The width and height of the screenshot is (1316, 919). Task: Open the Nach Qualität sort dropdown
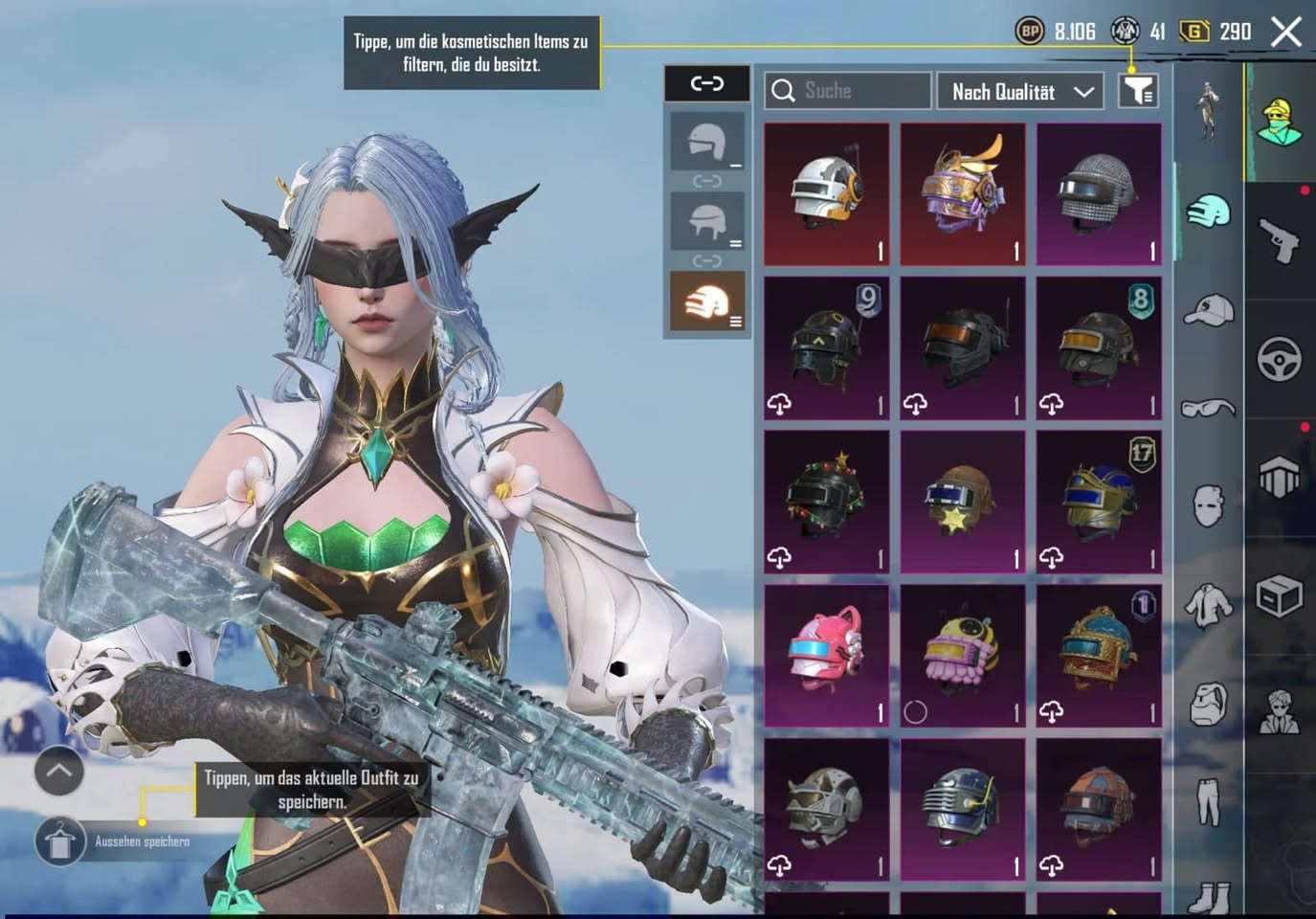coord(1020,92)
